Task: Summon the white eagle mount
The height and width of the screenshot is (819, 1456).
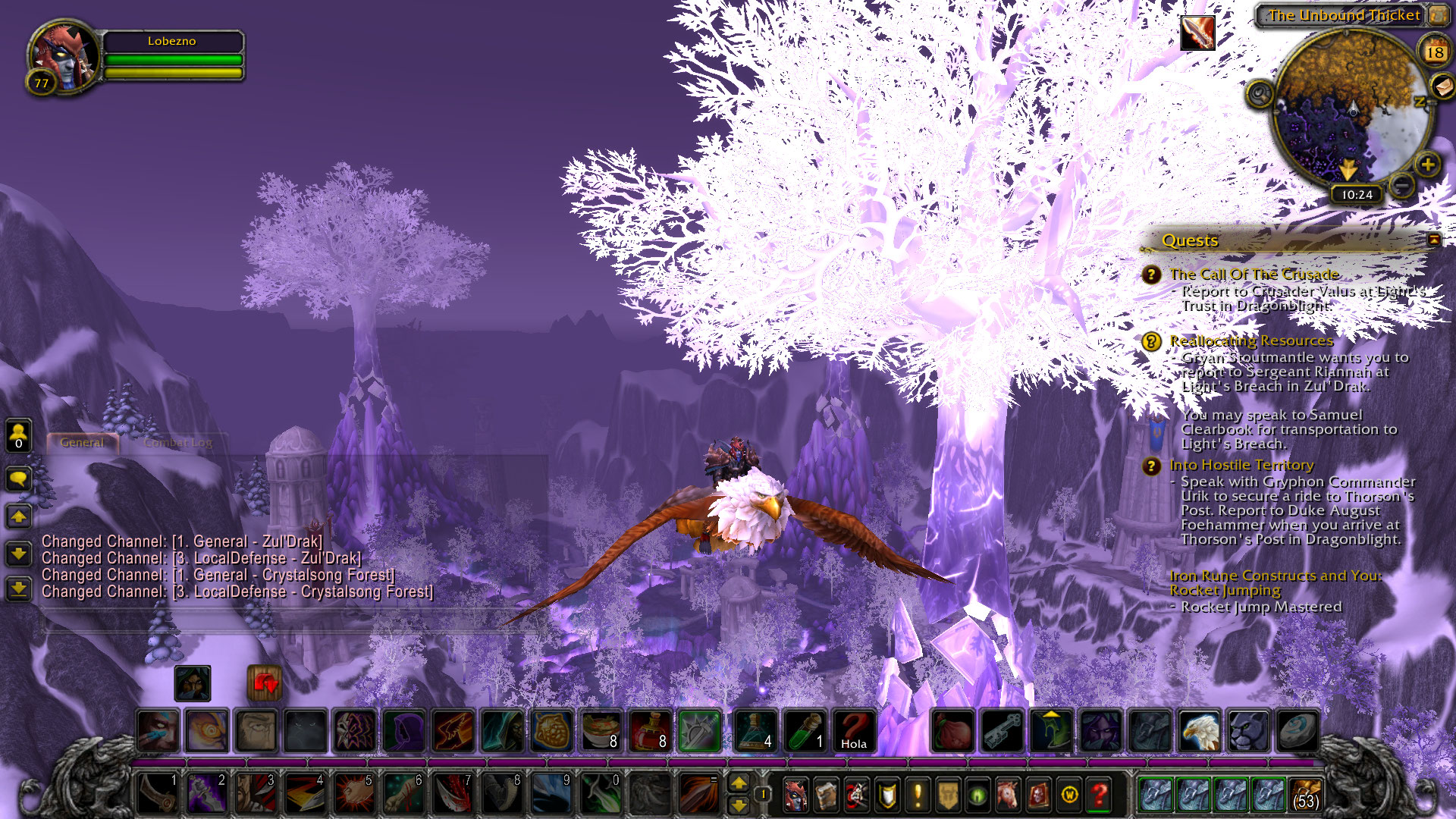Action: [1199, 731]
